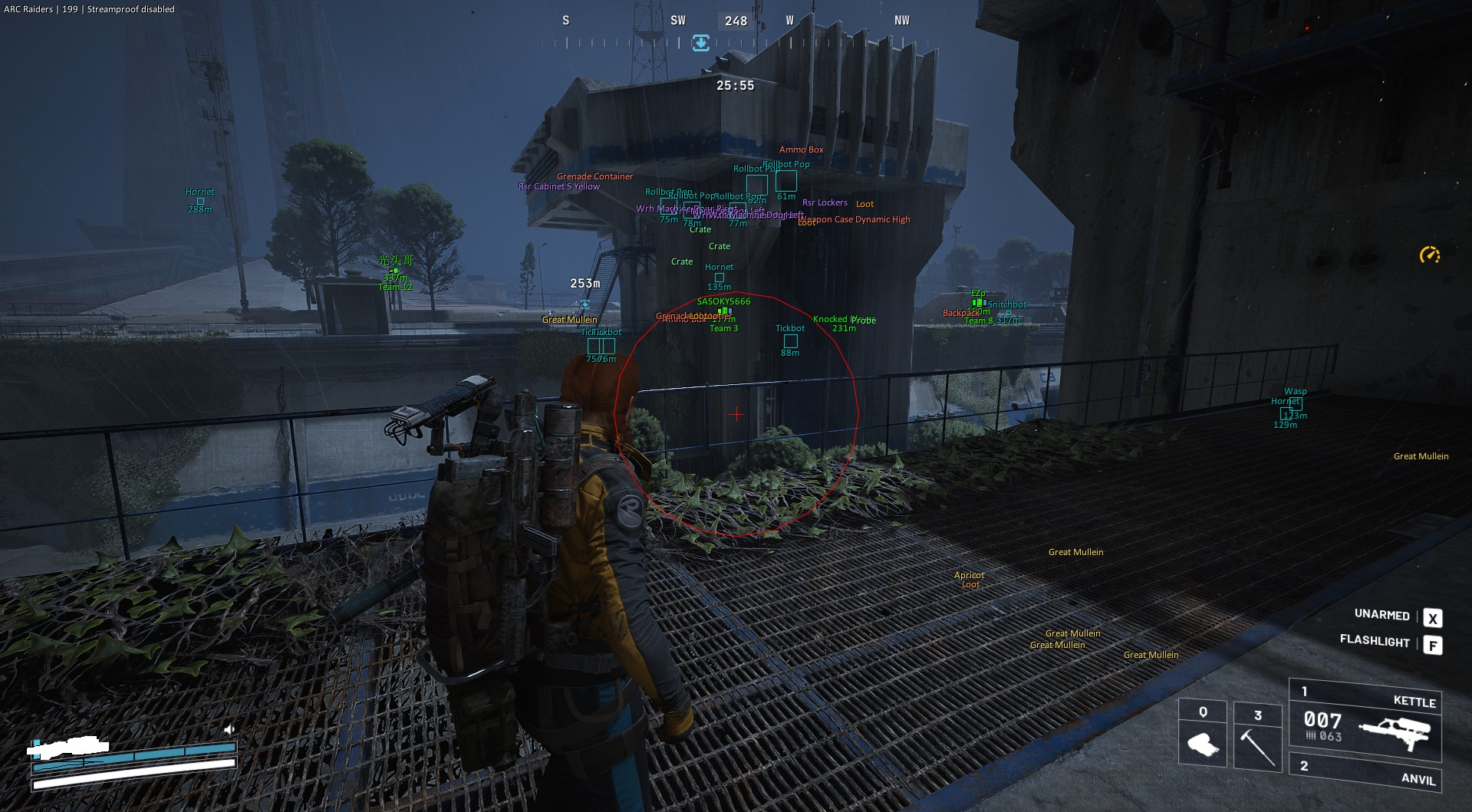Click the orange speedometer gauge icon
The width and height of the screenshot is (1472, 812).
coord(1429,255)
